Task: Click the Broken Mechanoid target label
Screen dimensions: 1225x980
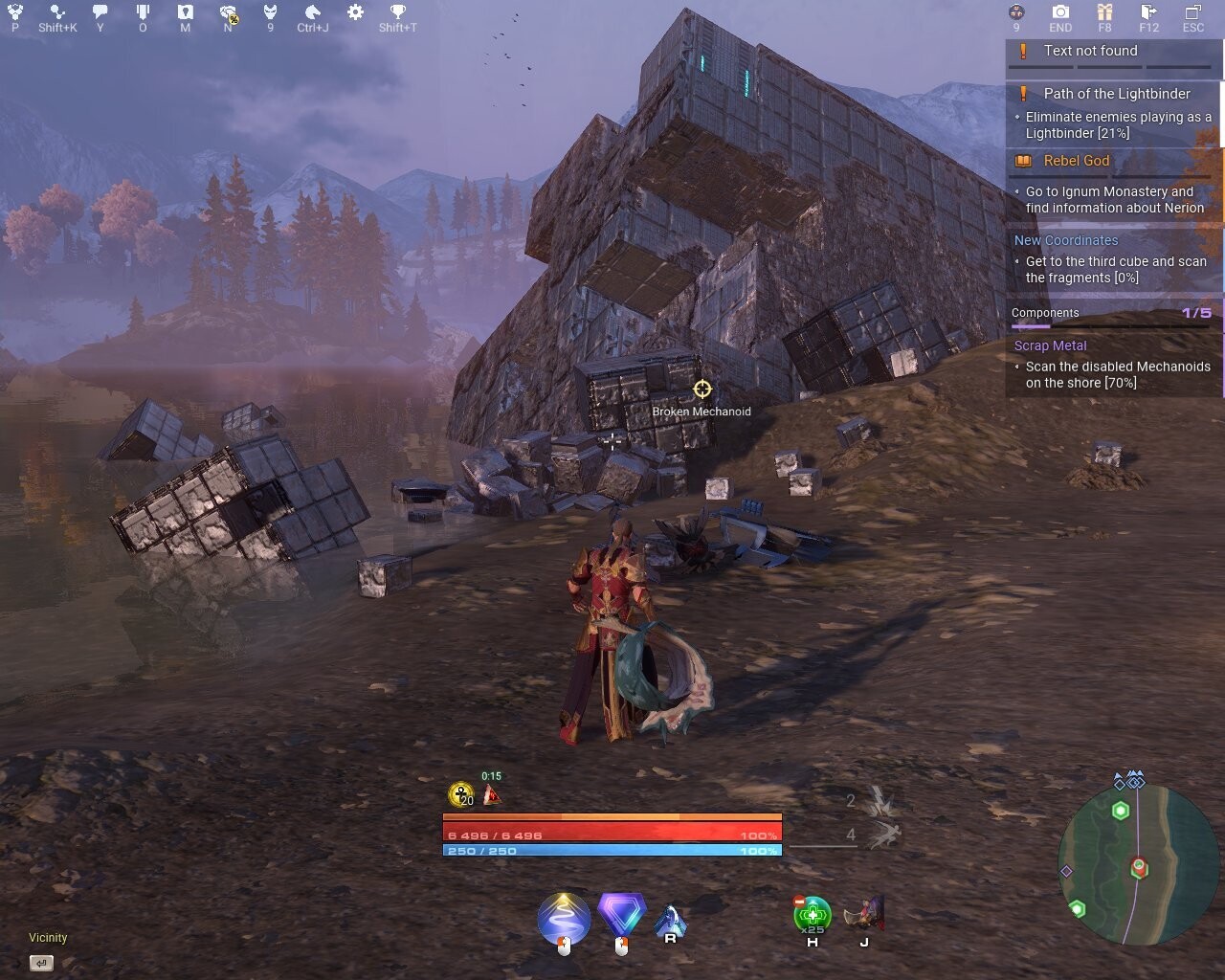Action: (702, 411)
